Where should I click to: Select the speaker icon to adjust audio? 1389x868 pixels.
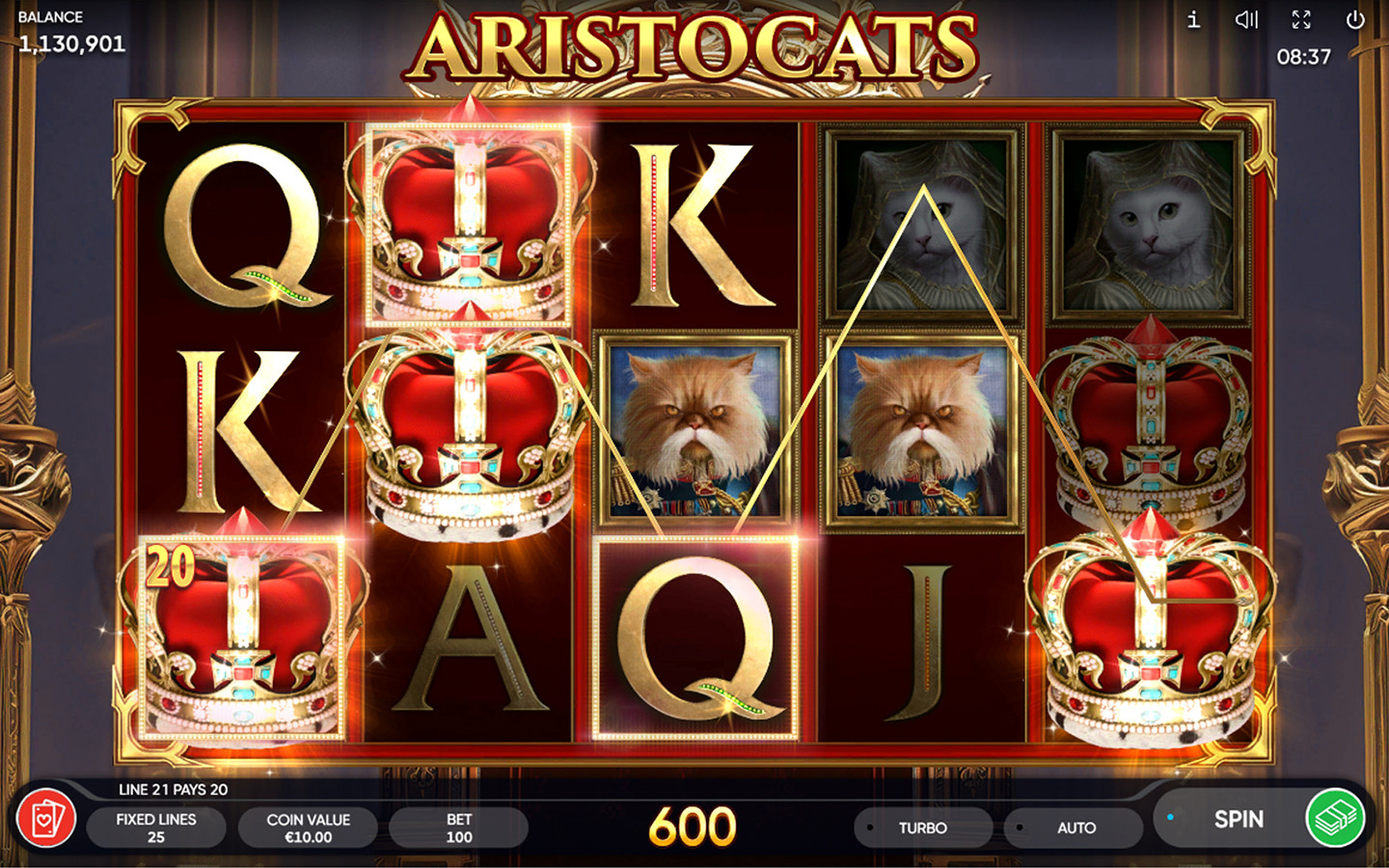(x=1246, y=19)
